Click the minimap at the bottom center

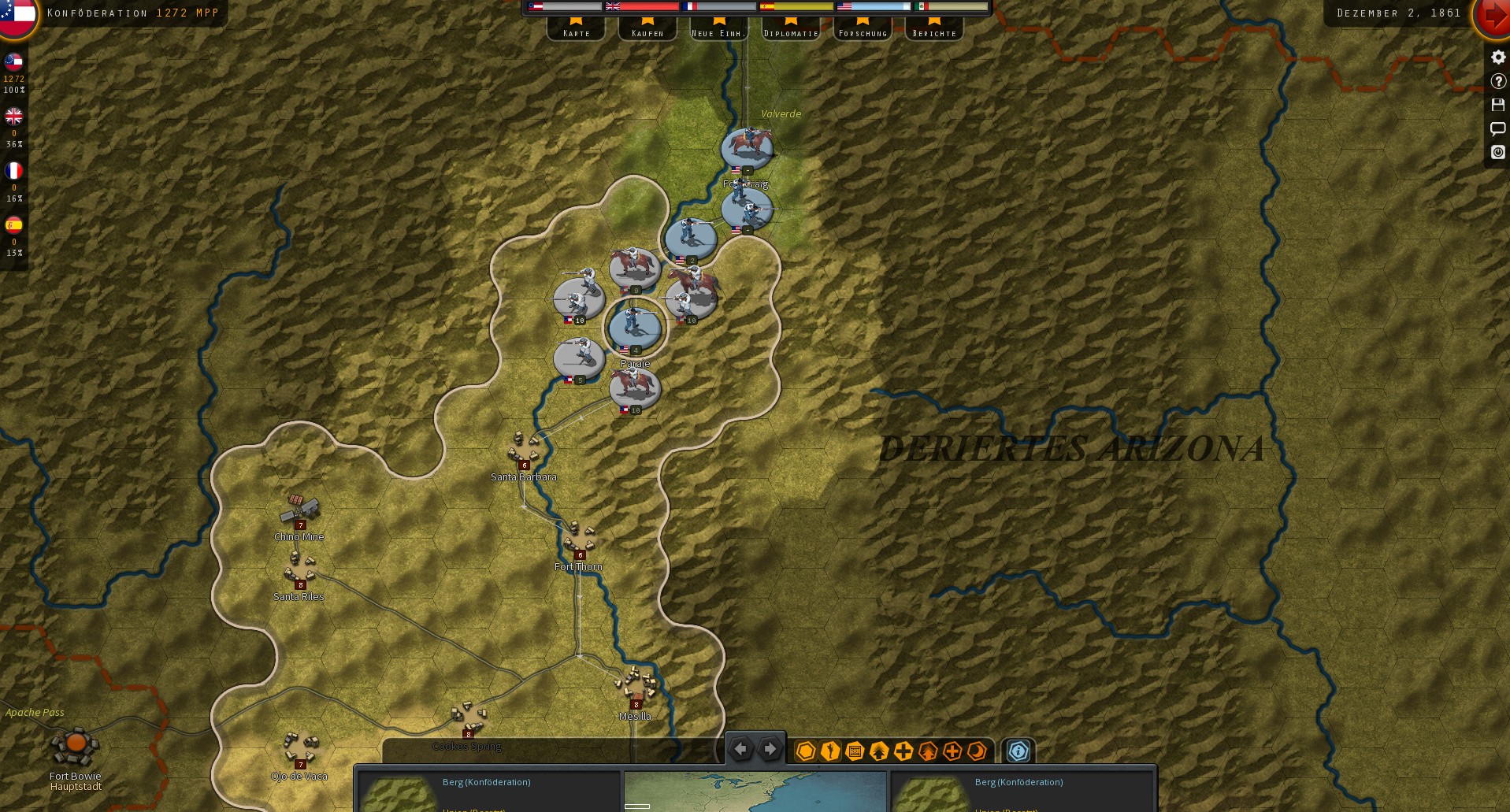click(x=755, y=792)
